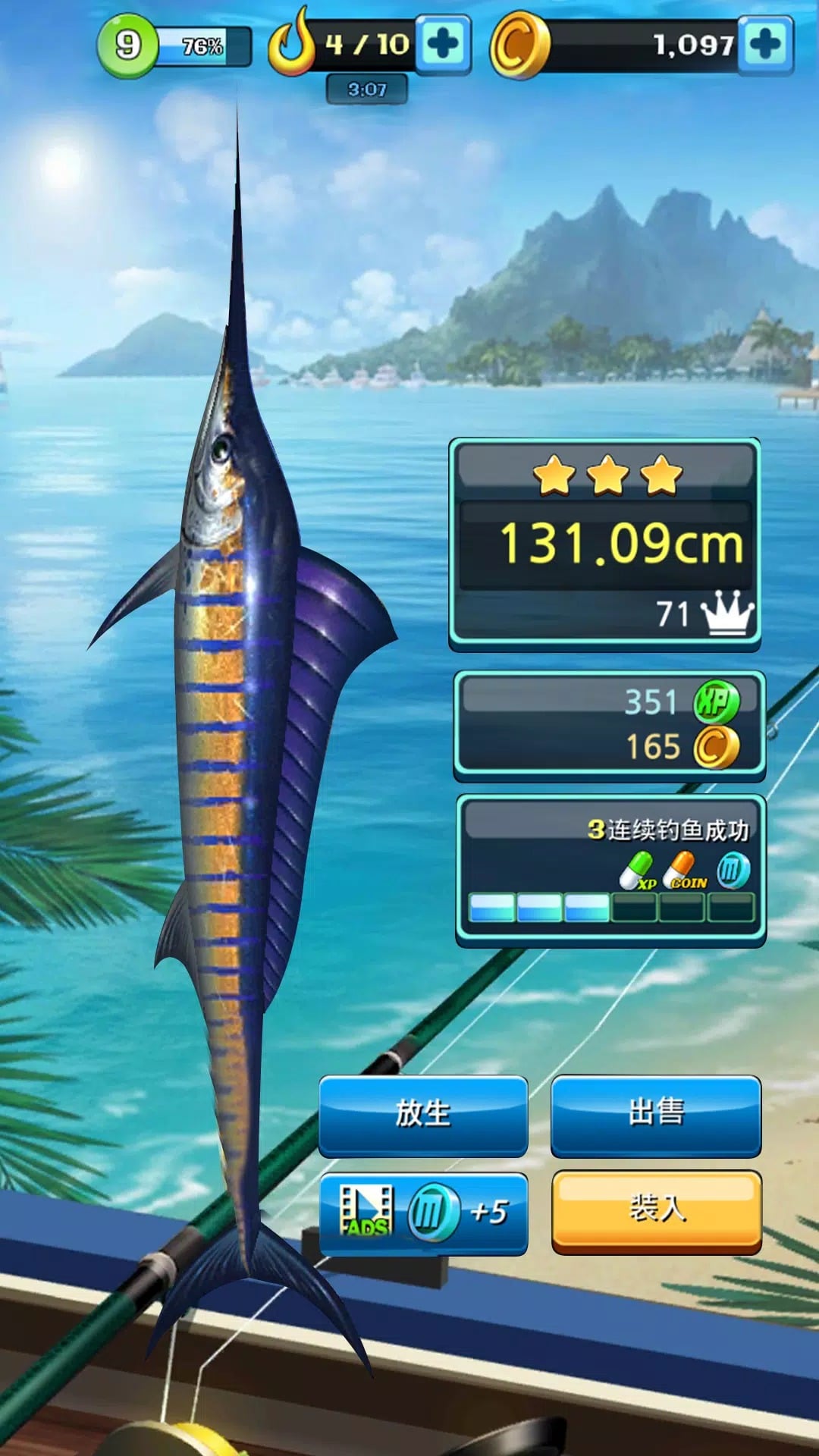Image resolution: width=819 pixels, height=1456 pixels.
Task: Tap the flaming hook energy icon
Action: [x=291, y=44]
